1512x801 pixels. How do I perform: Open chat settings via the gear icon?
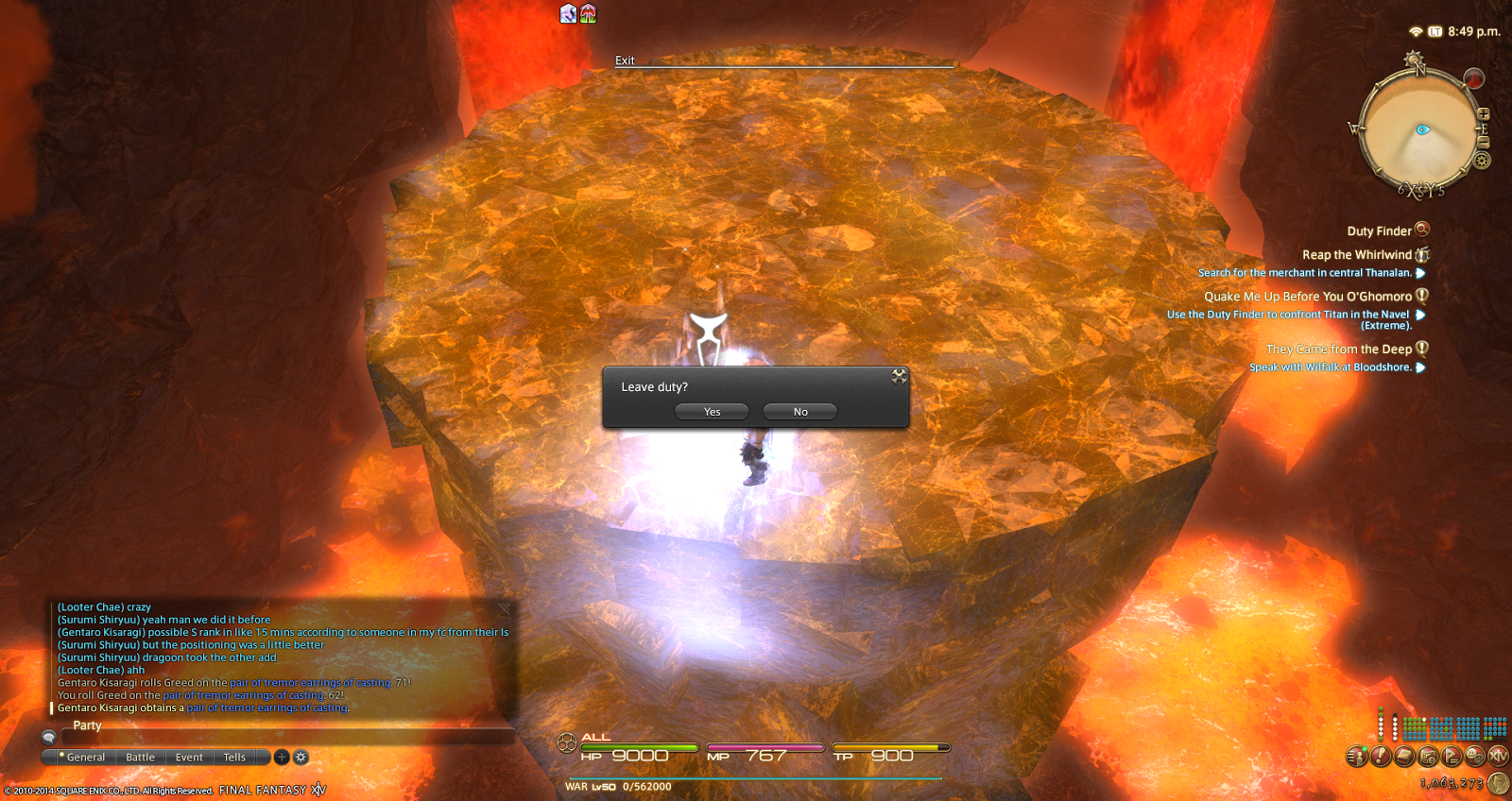(x=301, y=757)
